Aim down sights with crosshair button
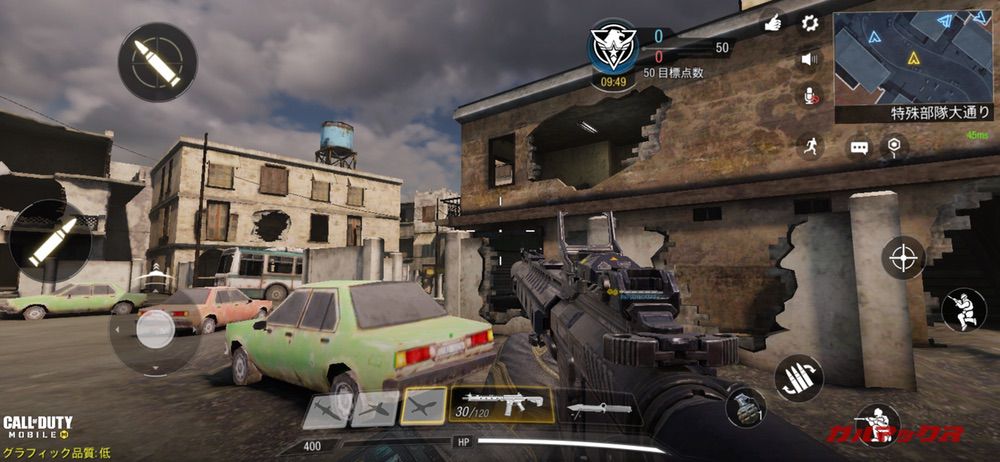The width and height of the screenshot is (1000, 462). click(x=903, y=257)
